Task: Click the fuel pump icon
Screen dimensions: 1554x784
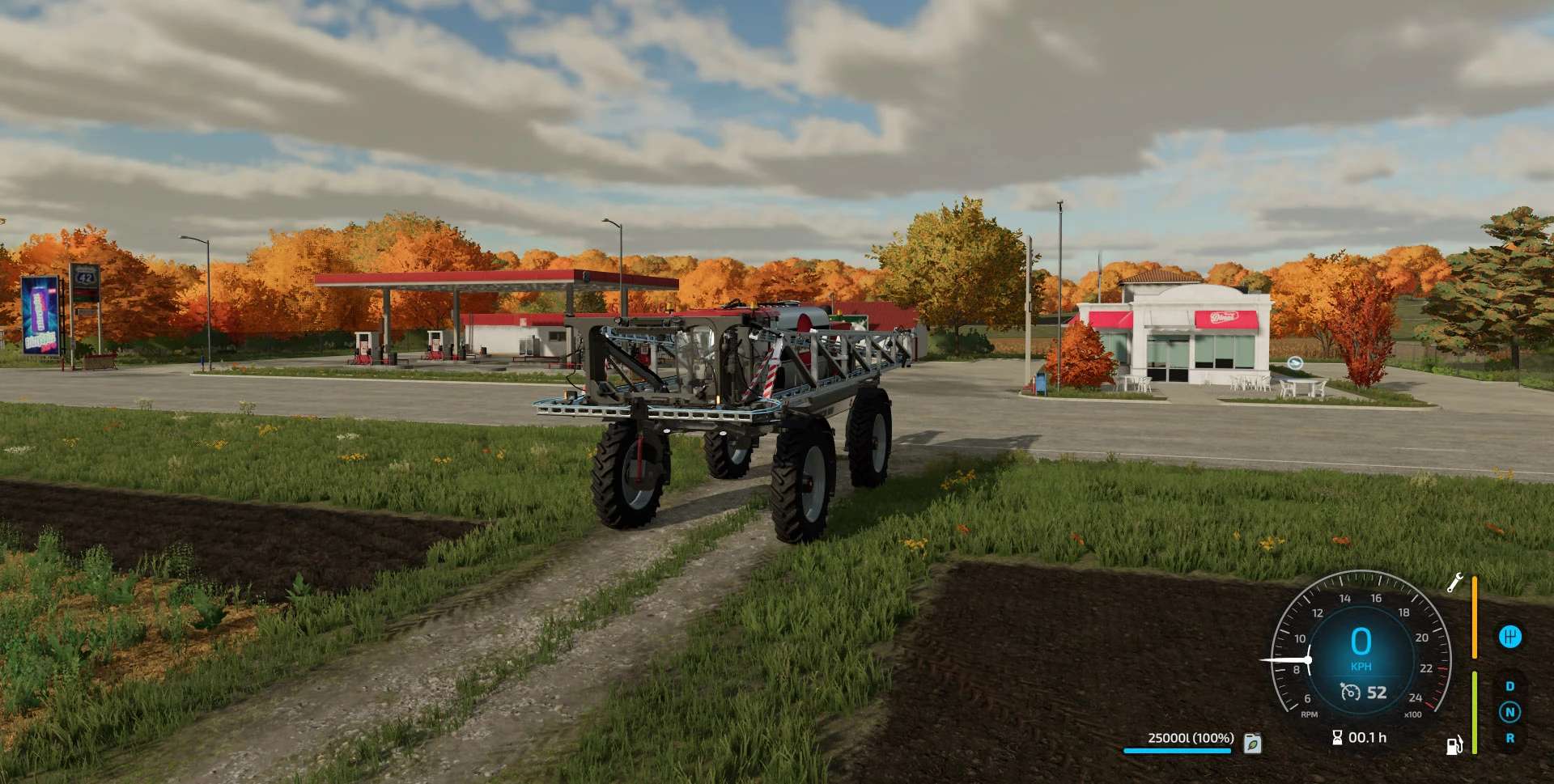Action: pos(1454,744)
